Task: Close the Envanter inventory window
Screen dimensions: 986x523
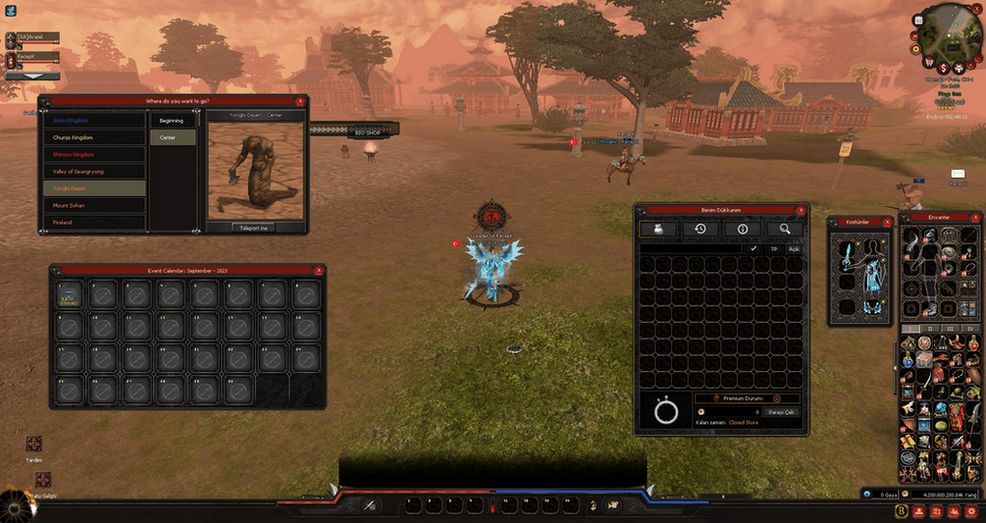Action: (975, 216)
